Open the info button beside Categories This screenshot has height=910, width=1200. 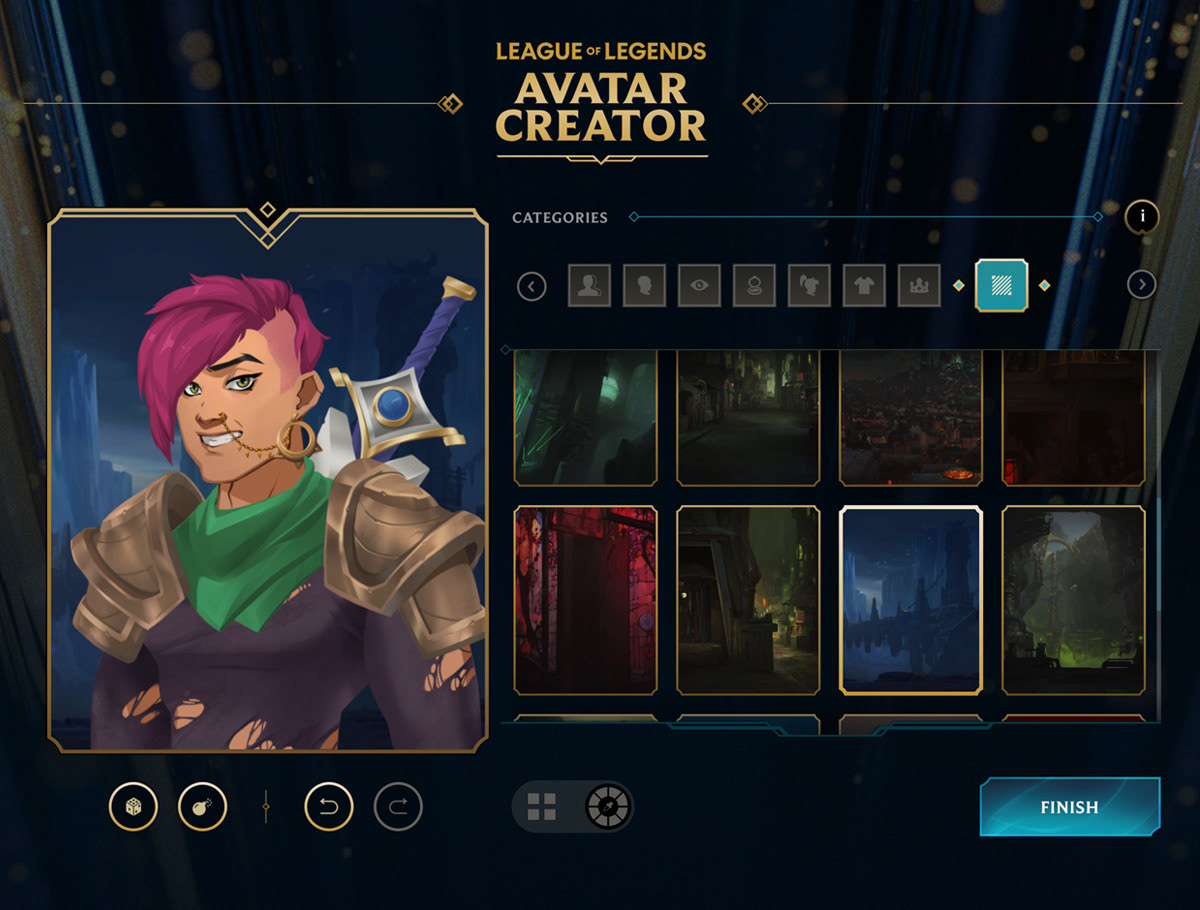tap(1142, 216)
